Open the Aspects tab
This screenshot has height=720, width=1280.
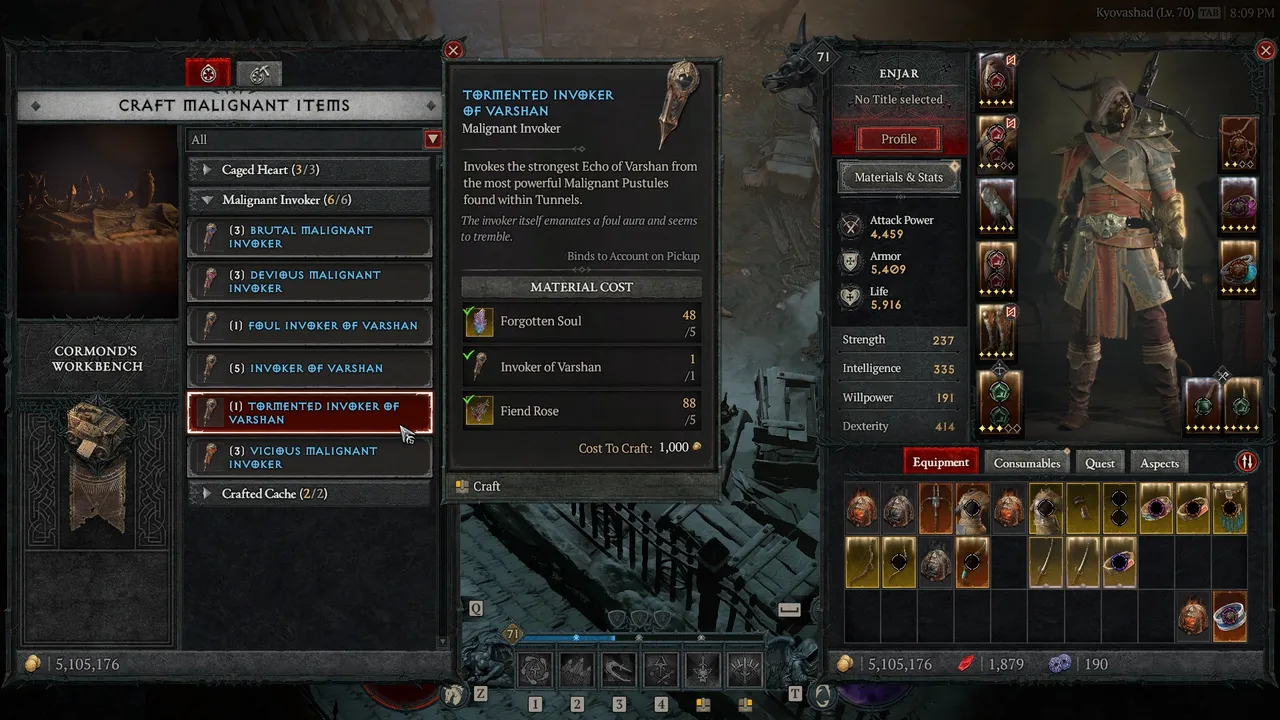click(x=1159, y=463)
